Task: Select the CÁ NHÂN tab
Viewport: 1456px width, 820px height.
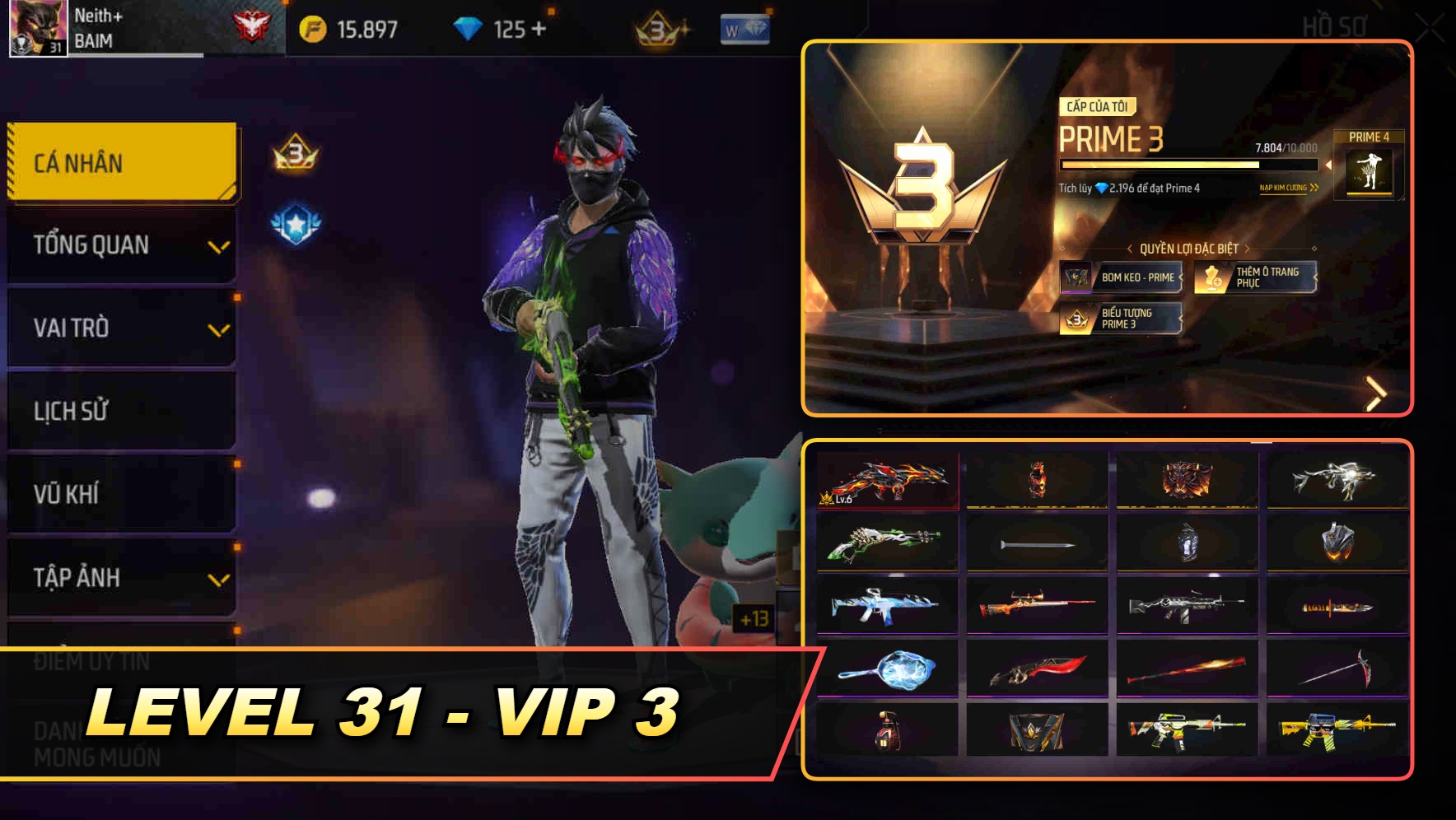Action: (x=120, y=162)
